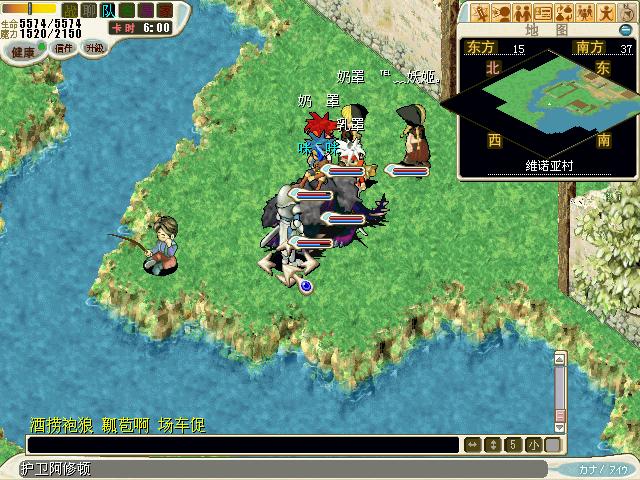Click the vertical arrows chat resize button
The height and width of the screenshot is (480, 640).
coord(492,445)
